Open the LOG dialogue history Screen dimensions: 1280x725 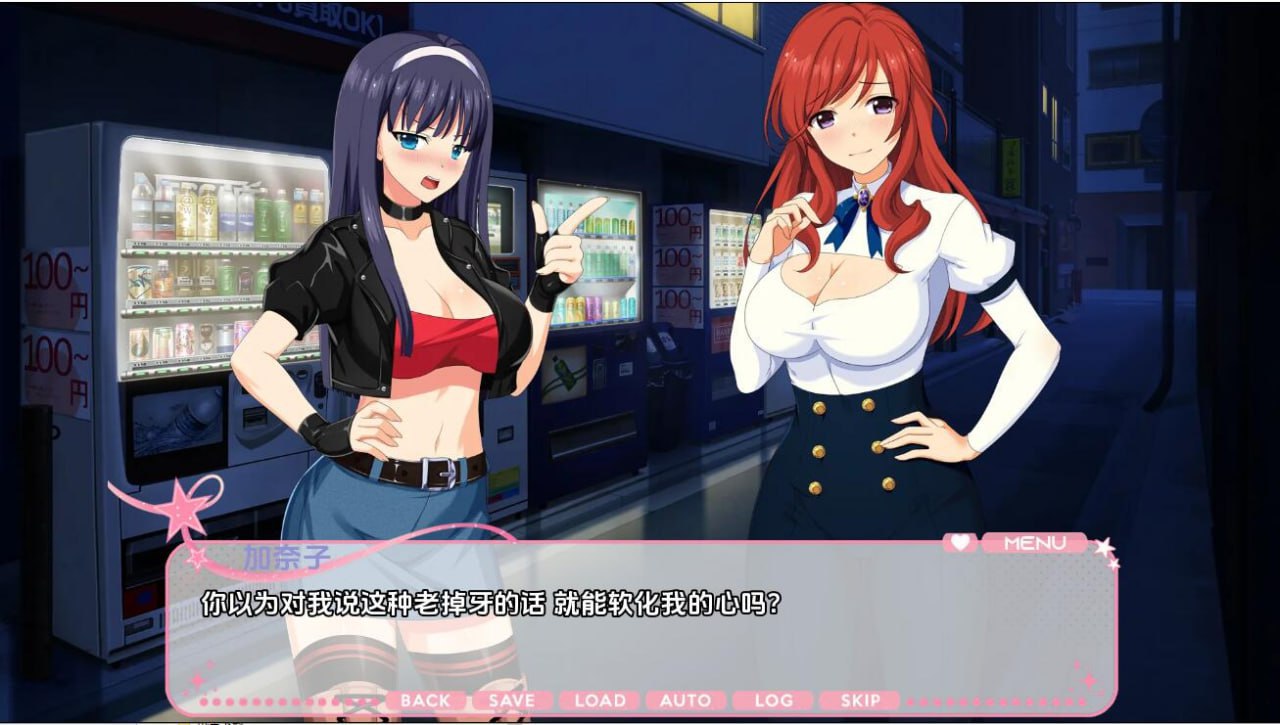click(774, 700)
